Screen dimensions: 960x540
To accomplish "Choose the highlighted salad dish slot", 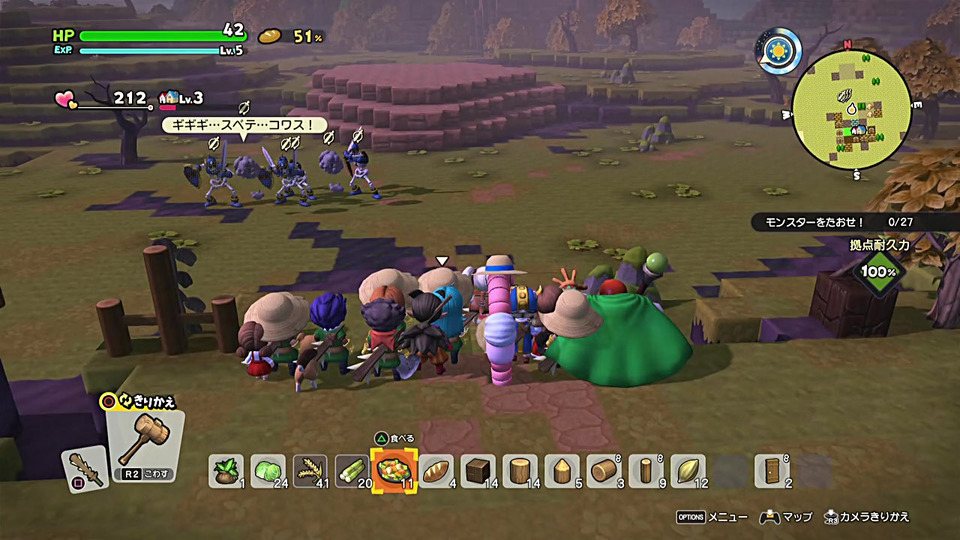I will pos(393,470).
